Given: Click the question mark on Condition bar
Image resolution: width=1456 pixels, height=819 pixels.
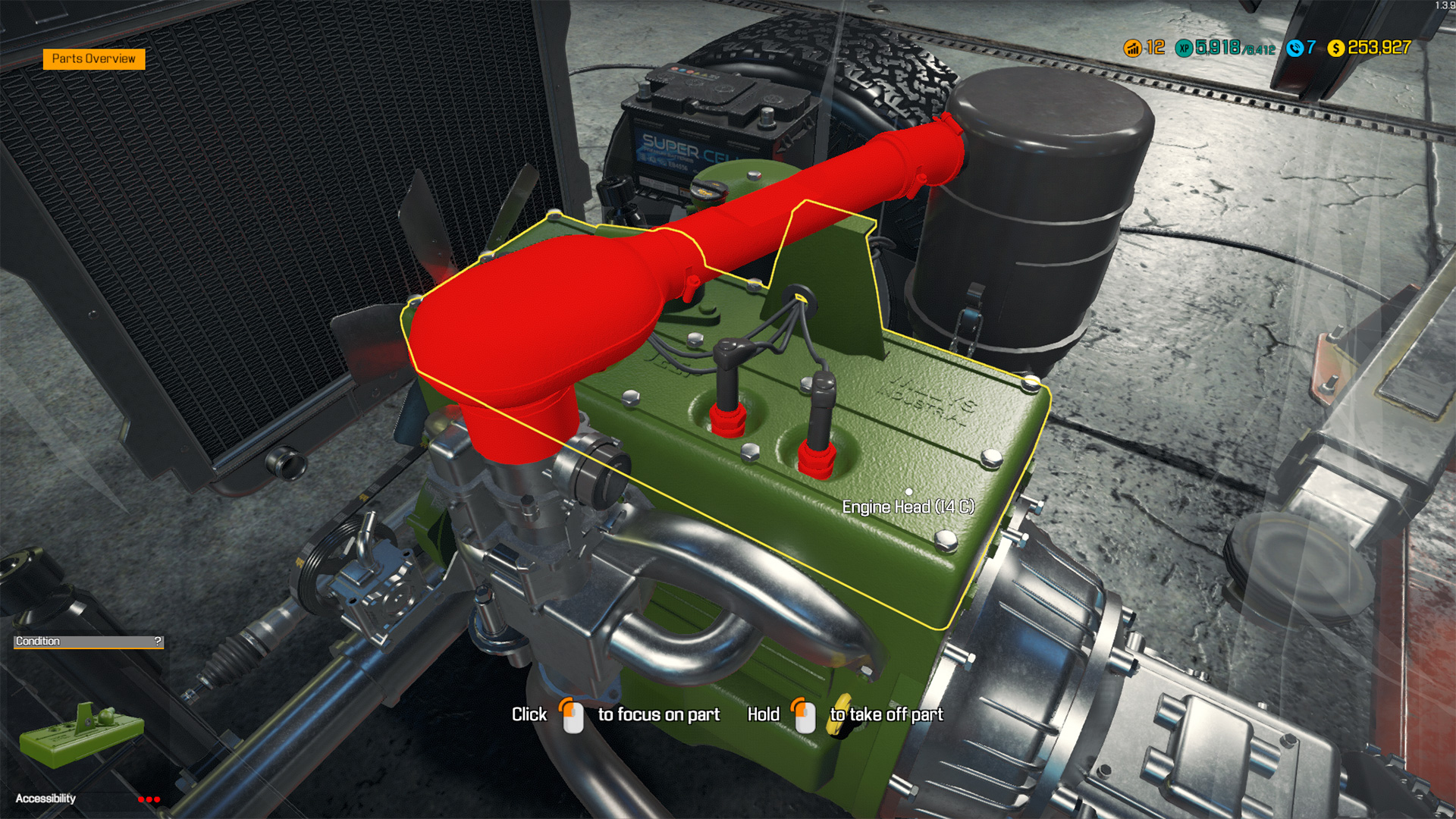Looking at the screenshot, I should pos(158,642).
